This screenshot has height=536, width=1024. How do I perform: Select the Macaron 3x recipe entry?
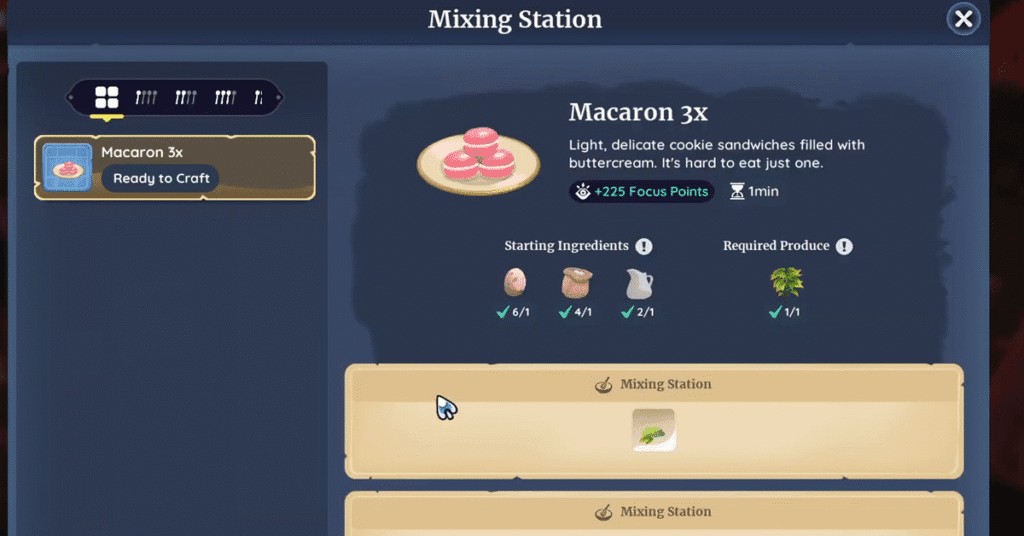175,167
